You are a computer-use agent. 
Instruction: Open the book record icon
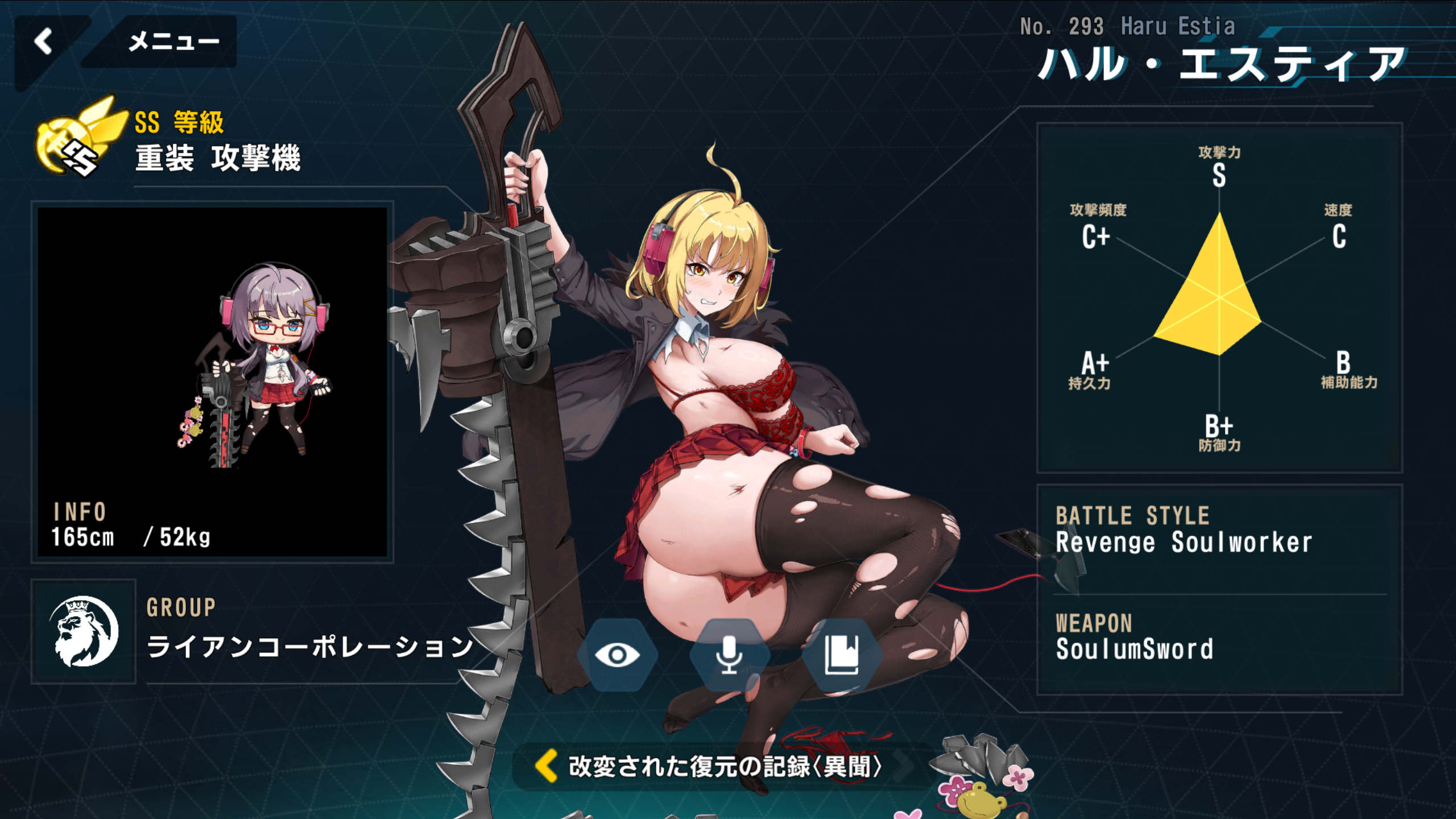click(841, 655)
